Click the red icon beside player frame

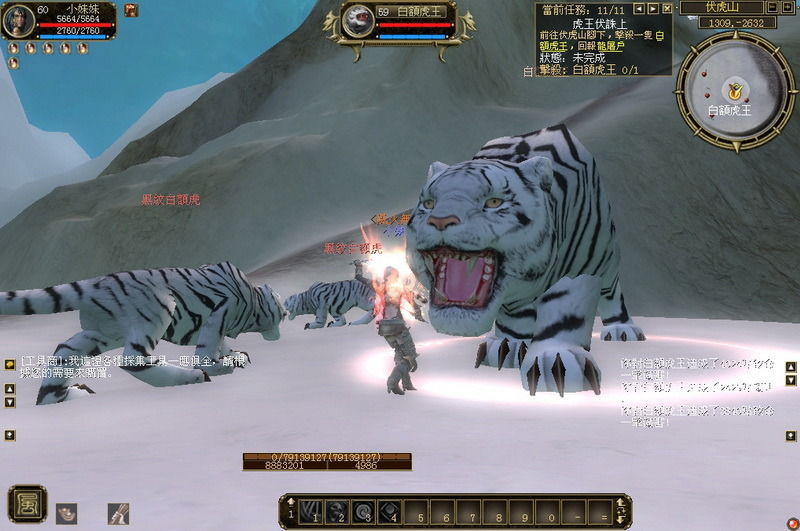tap(131, 10)
